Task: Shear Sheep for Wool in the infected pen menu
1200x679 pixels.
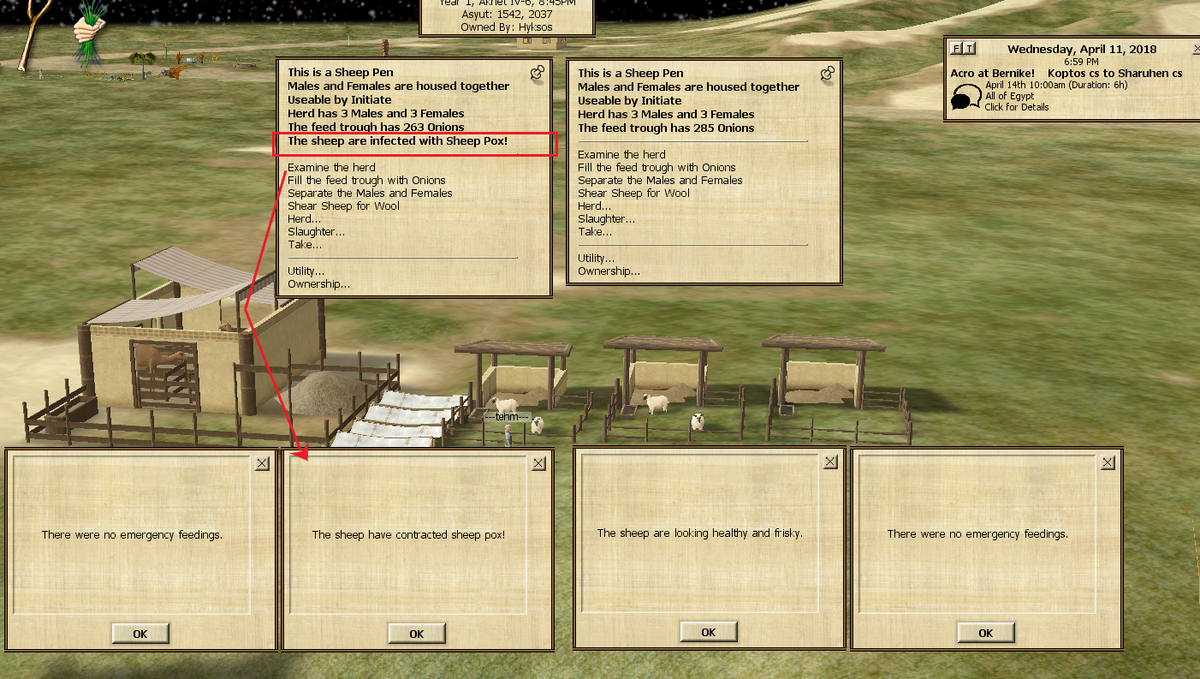Action: tap(343, 206)
